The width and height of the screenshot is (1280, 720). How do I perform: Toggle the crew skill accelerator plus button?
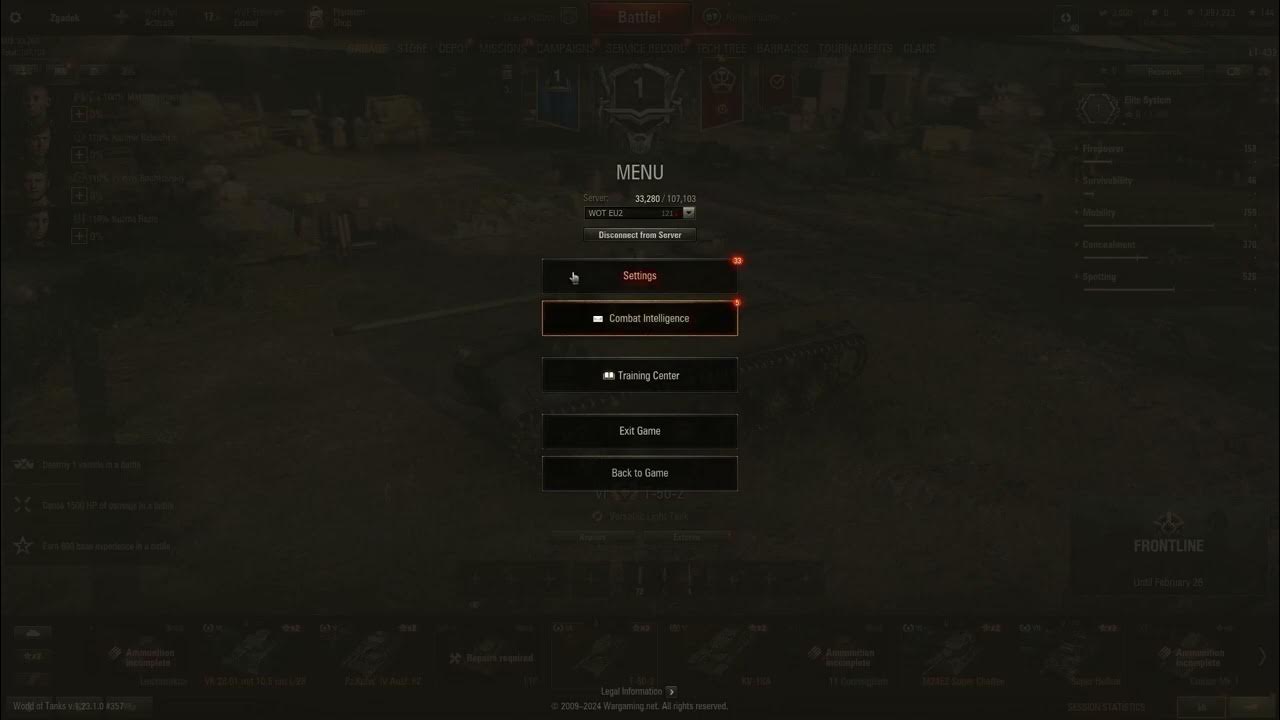[x=79, y=113]
